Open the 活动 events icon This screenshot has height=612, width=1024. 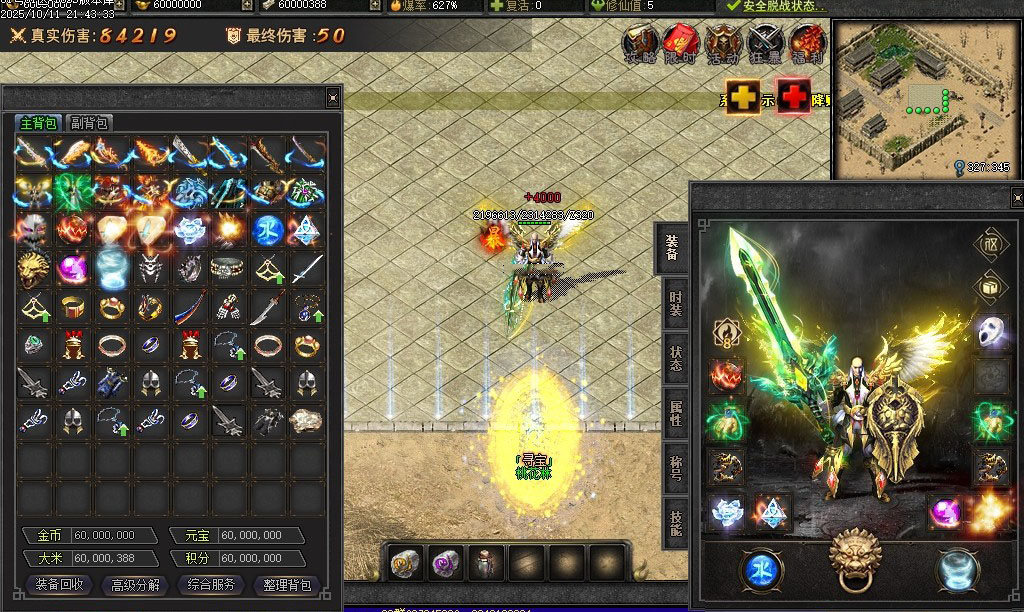tap(723, 44)
